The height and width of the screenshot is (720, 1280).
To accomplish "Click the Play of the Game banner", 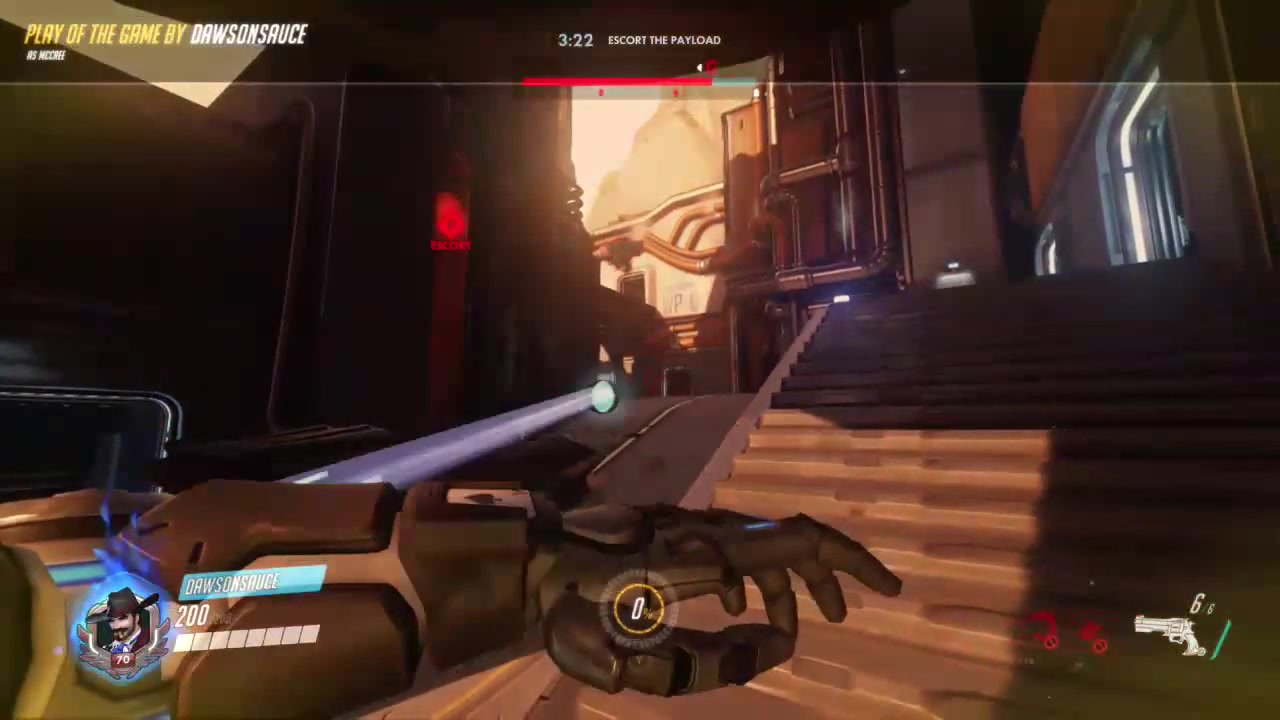I will point(166,35).
